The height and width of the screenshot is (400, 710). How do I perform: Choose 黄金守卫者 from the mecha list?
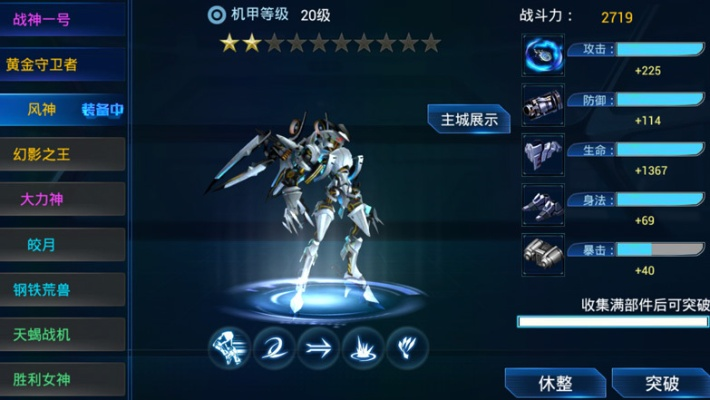(62, 64)
